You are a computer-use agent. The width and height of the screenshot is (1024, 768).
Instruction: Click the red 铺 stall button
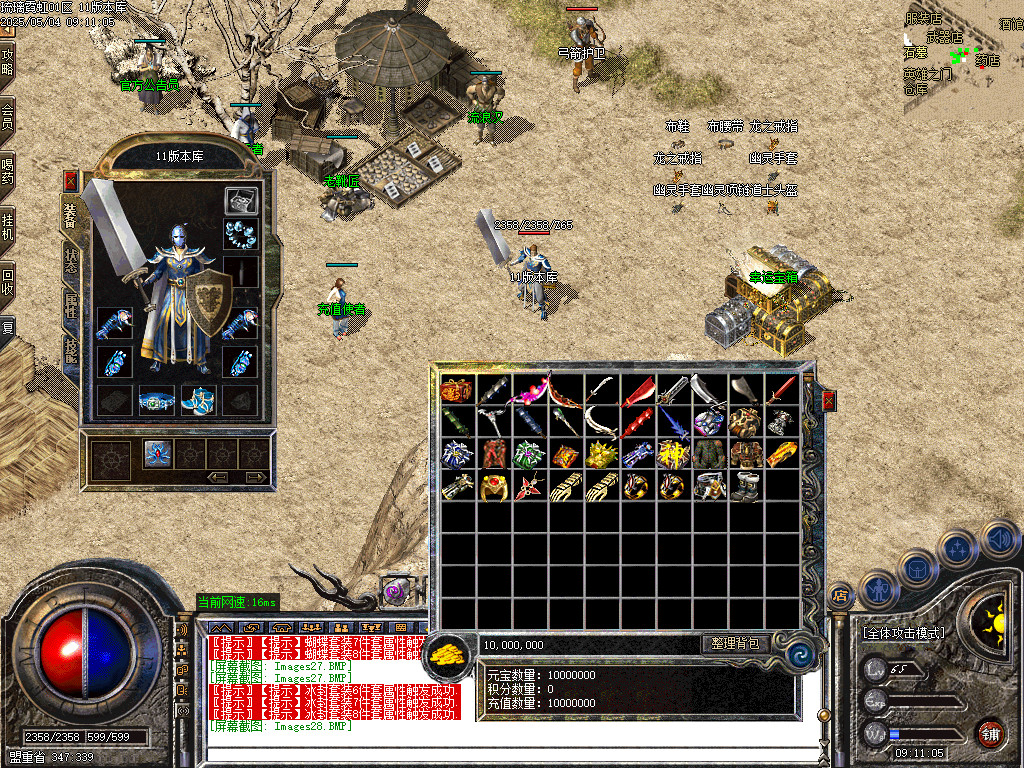[x=990, y=732]
